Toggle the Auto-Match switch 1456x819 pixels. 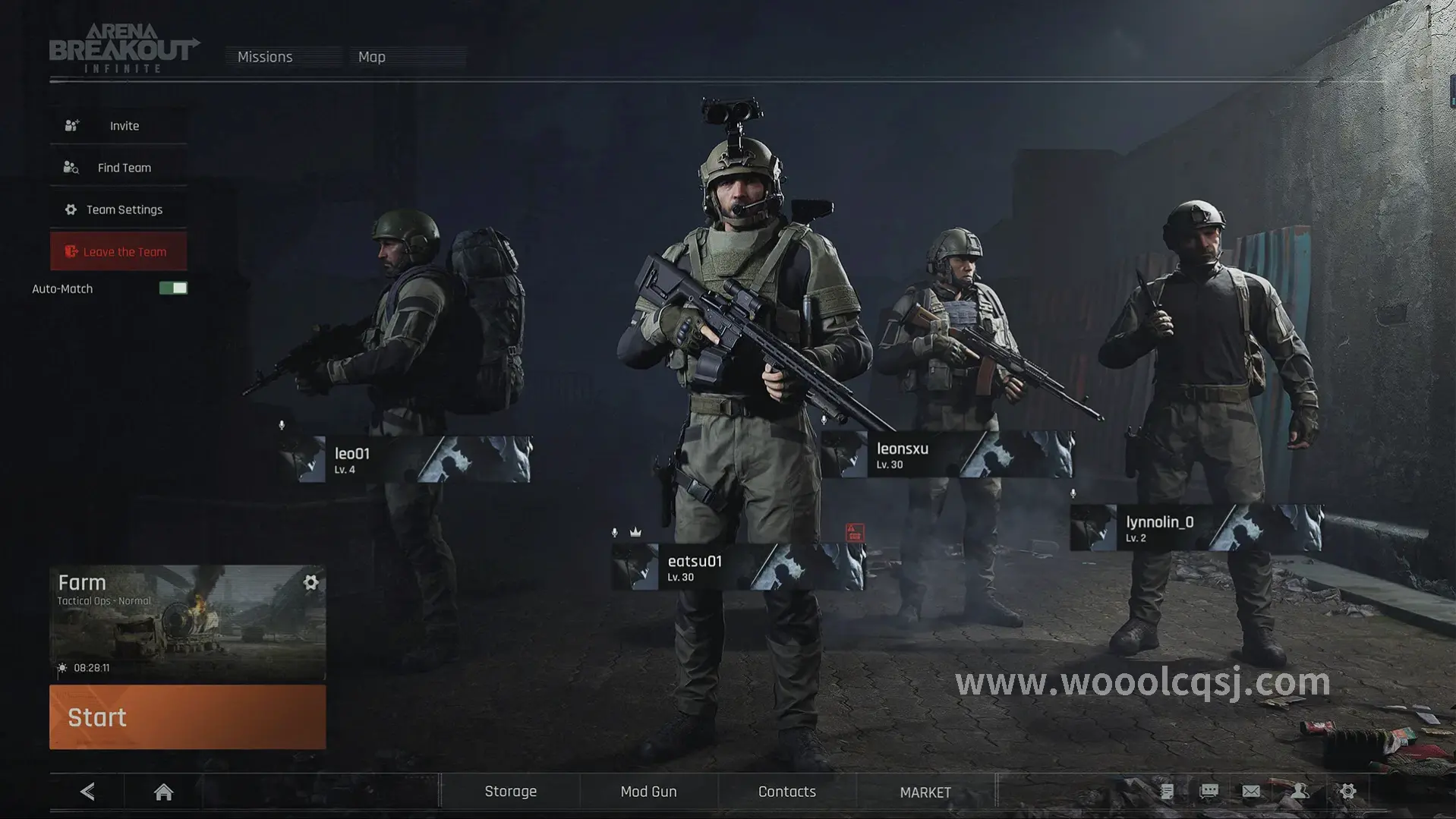coord(173,288)
